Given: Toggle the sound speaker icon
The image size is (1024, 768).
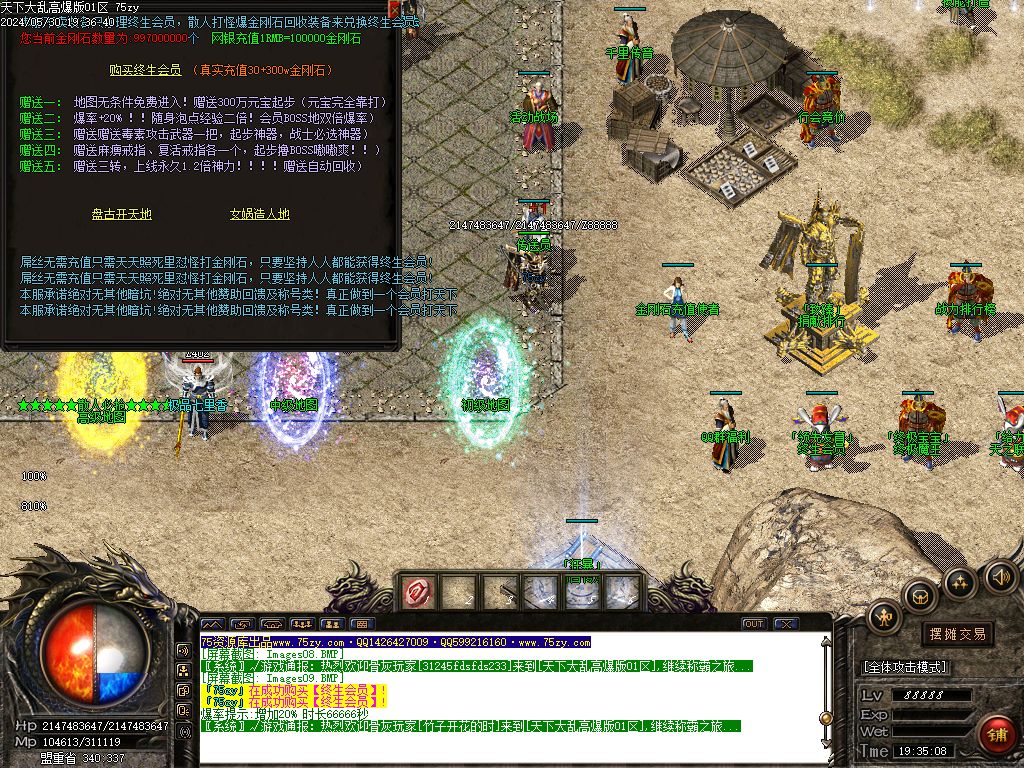Looking at the screenshot, I should click(1001, 576).
